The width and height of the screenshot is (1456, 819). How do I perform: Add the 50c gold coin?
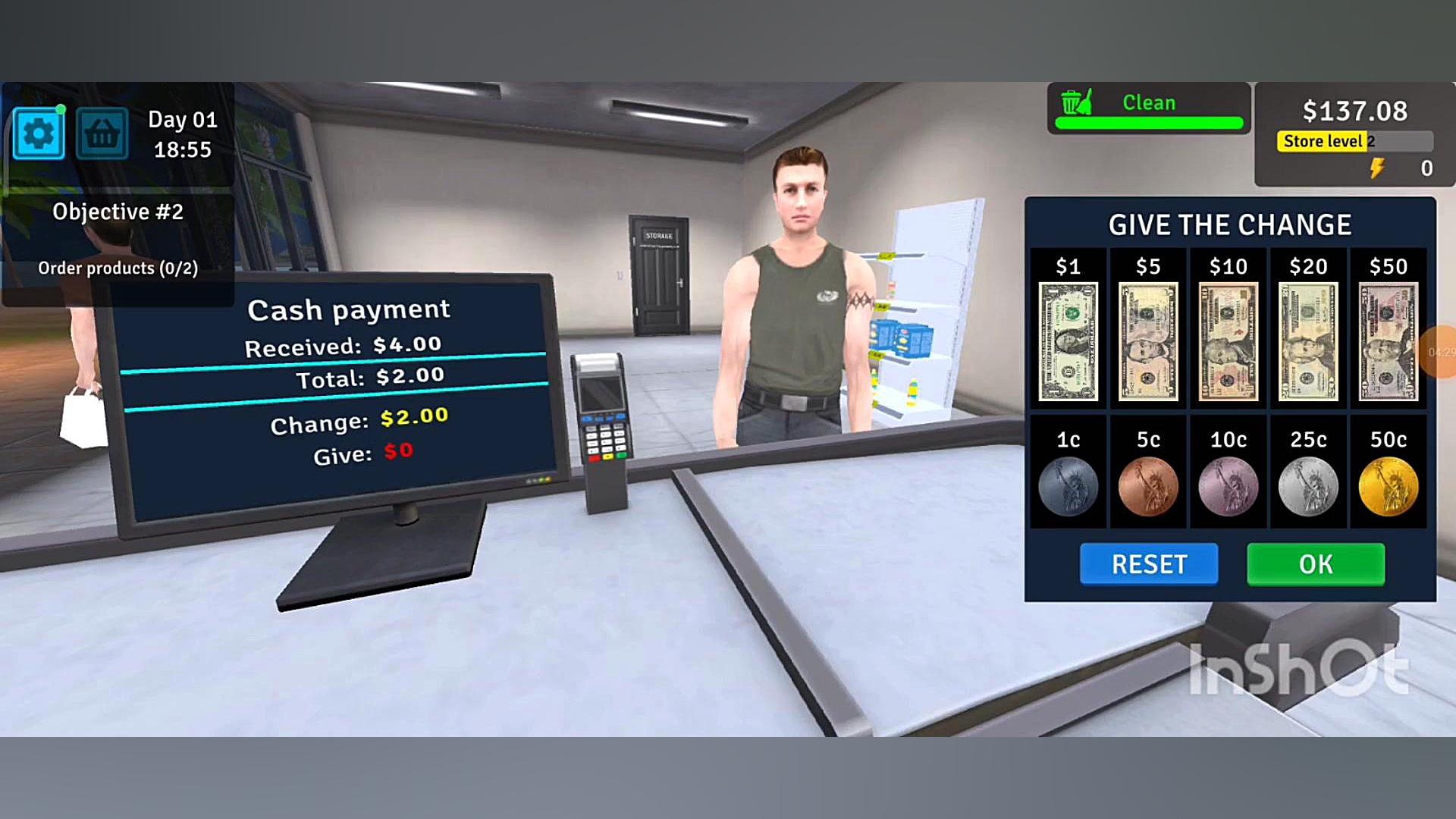(1388, 486)
